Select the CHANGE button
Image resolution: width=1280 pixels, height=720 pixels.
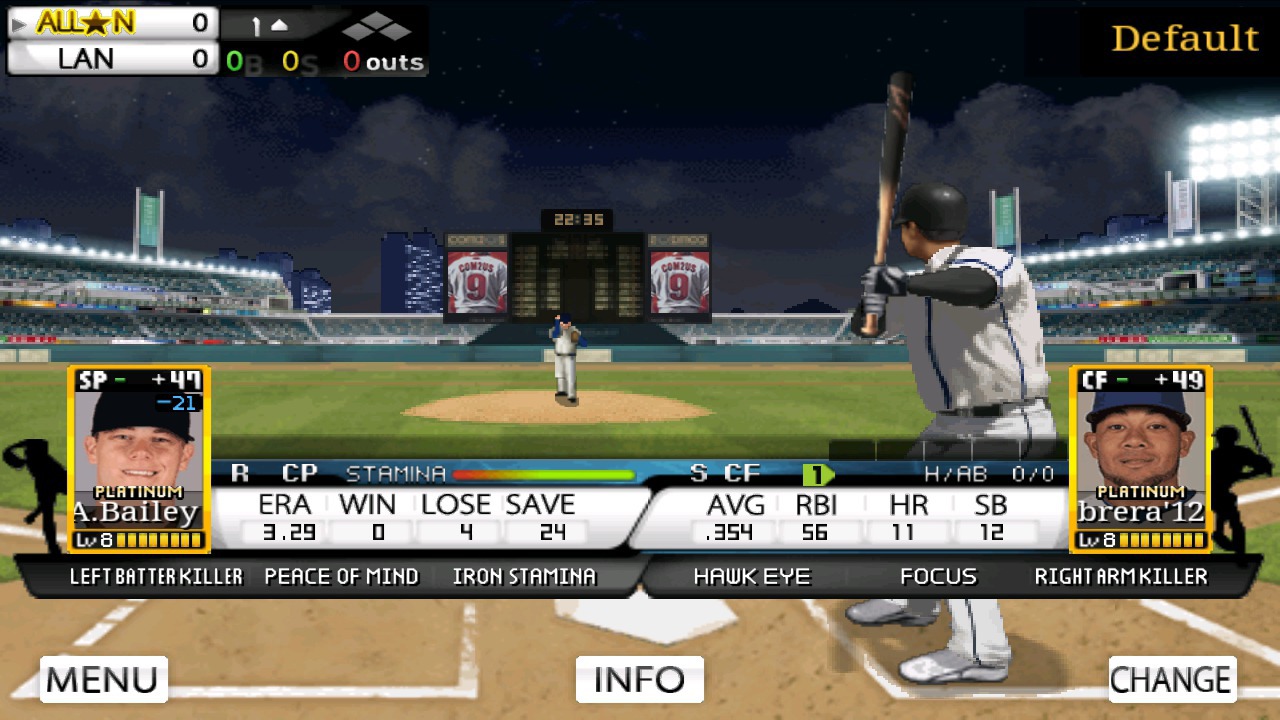(x=1171, y=679)
